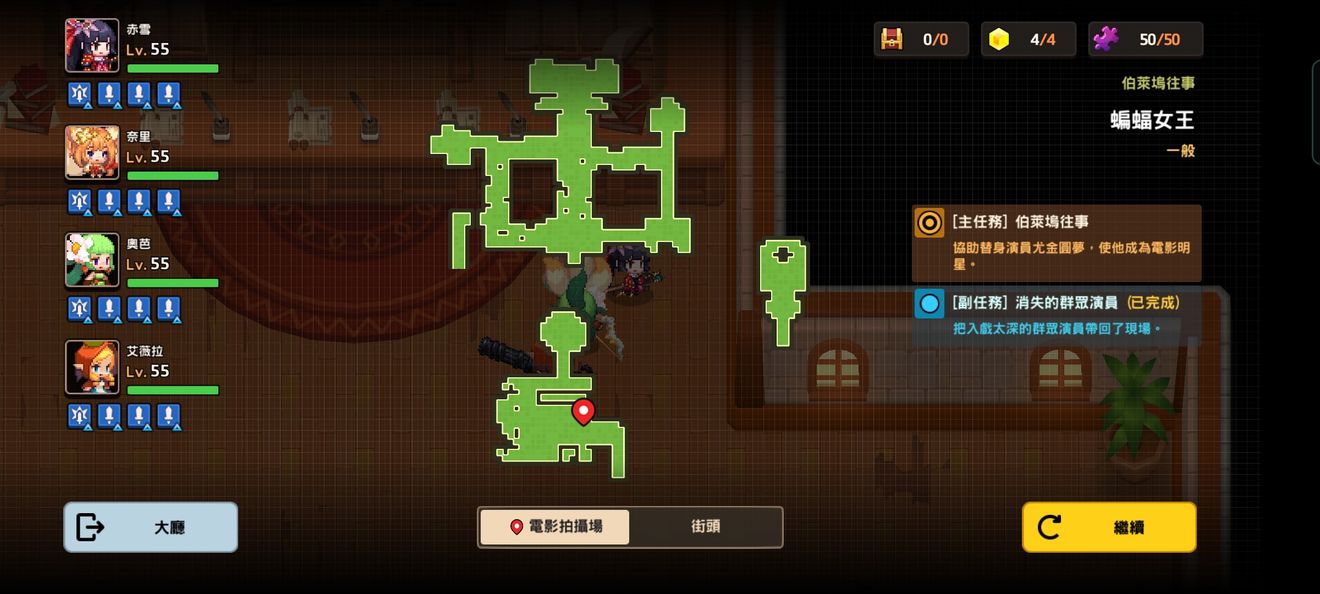Return to the 大廳 lobby

click(x=150, y=527)
